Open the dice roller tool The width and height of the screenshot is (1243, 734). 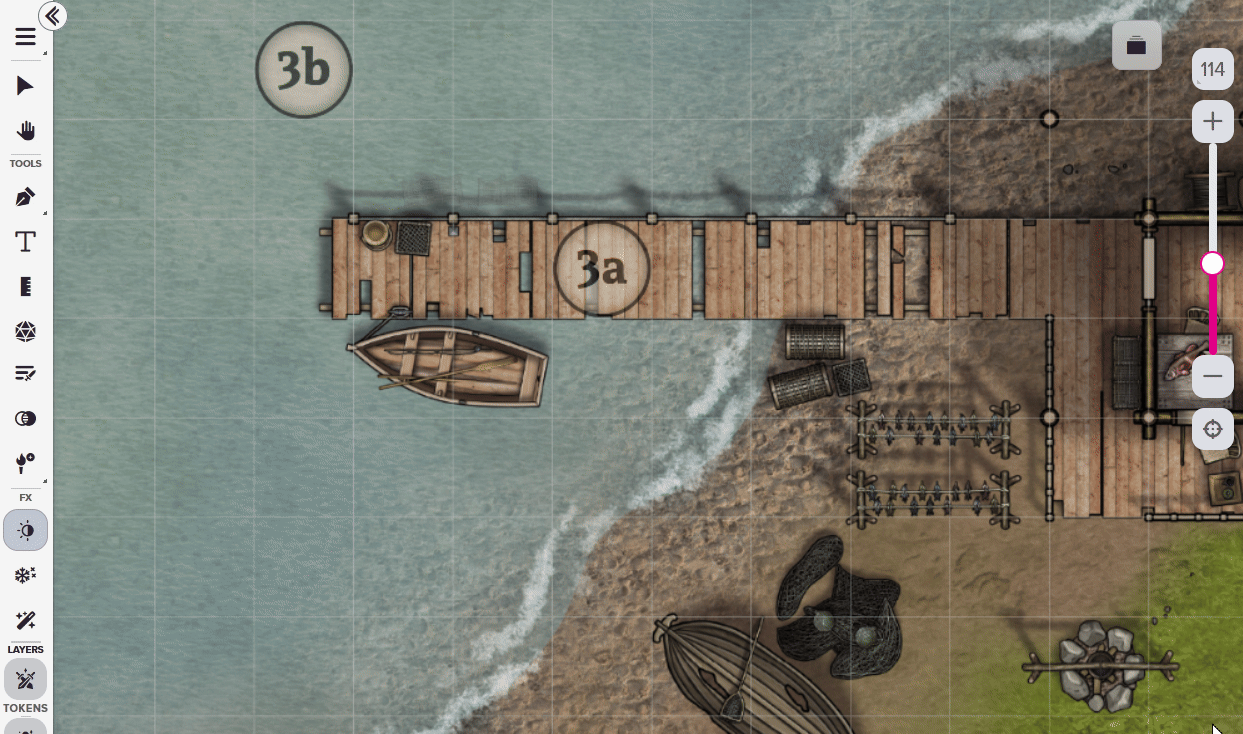click(x=25, y=331)
